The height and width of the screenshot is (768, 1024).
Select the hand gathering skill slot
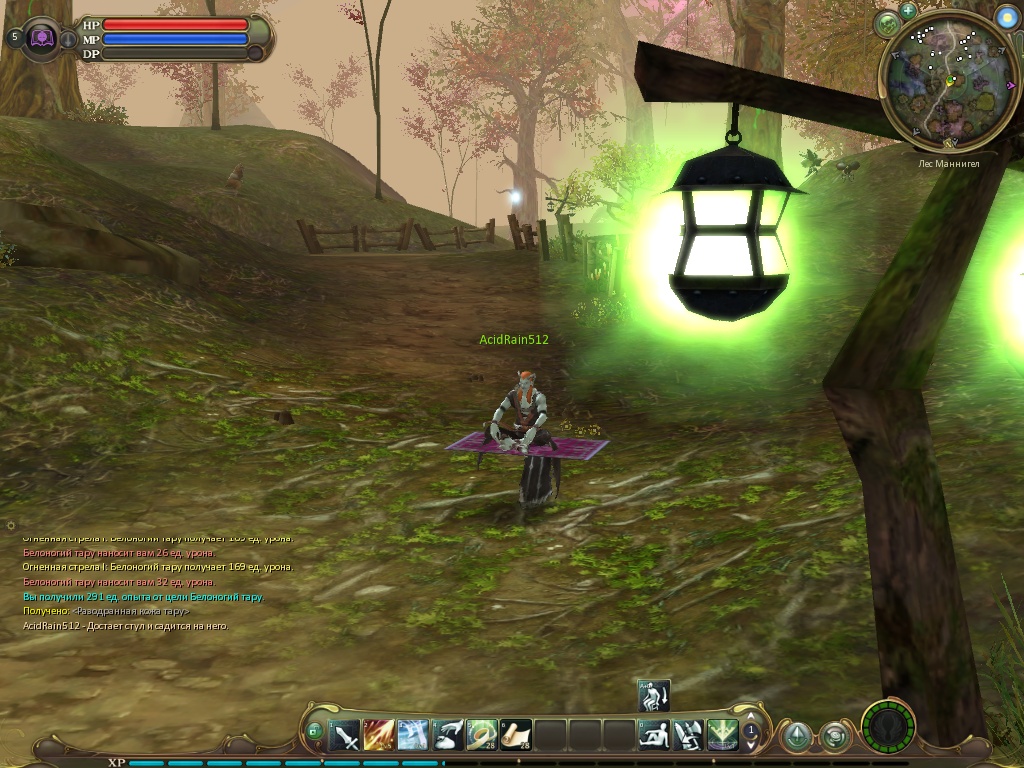(x=447, y=737)
